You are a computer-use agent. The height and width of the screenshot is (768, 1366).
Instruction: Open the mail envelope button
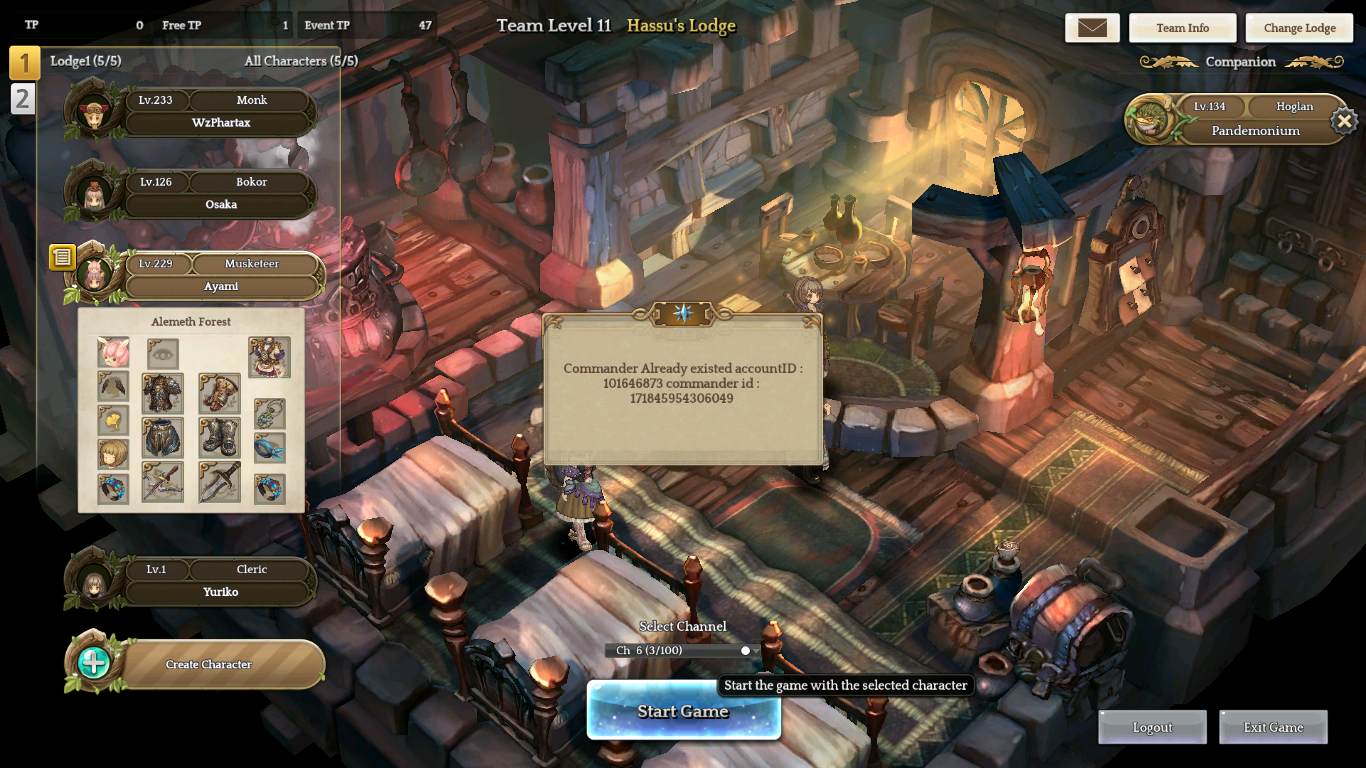[x=1092, y=28]
